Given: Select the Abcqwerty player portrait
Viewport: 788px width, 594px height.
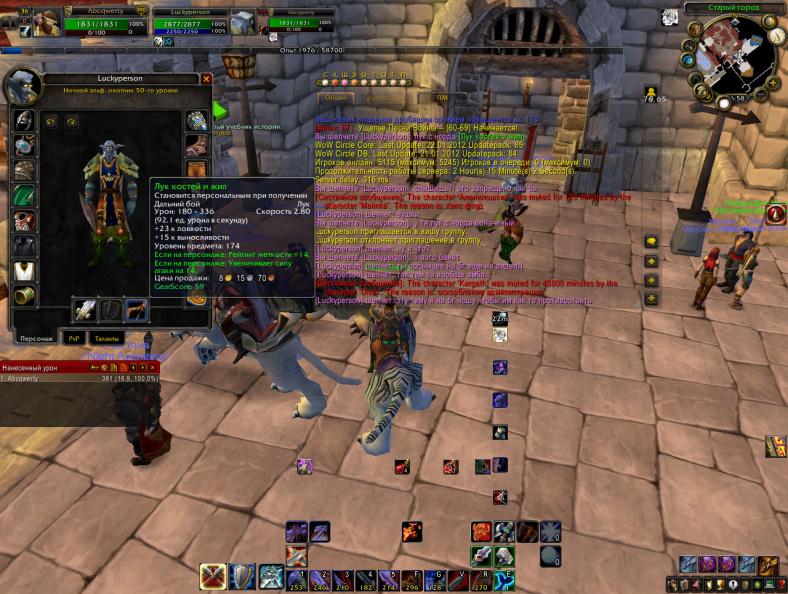Looking at the screenshot, I should (x=46, y=21).
